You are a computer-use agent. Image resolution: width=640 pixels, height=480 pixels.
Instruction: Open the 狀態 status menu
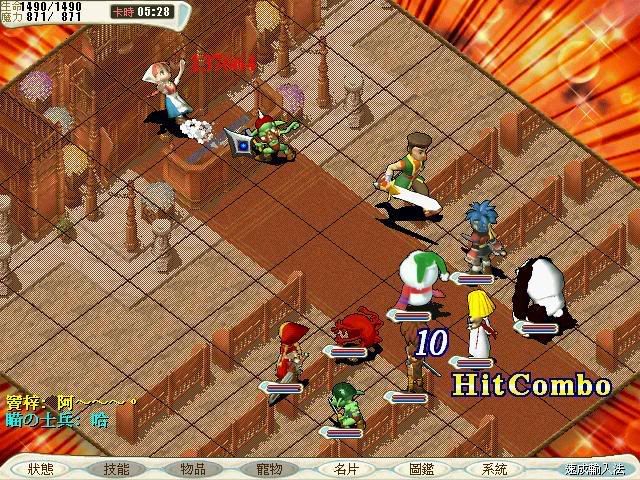[41, 468]
